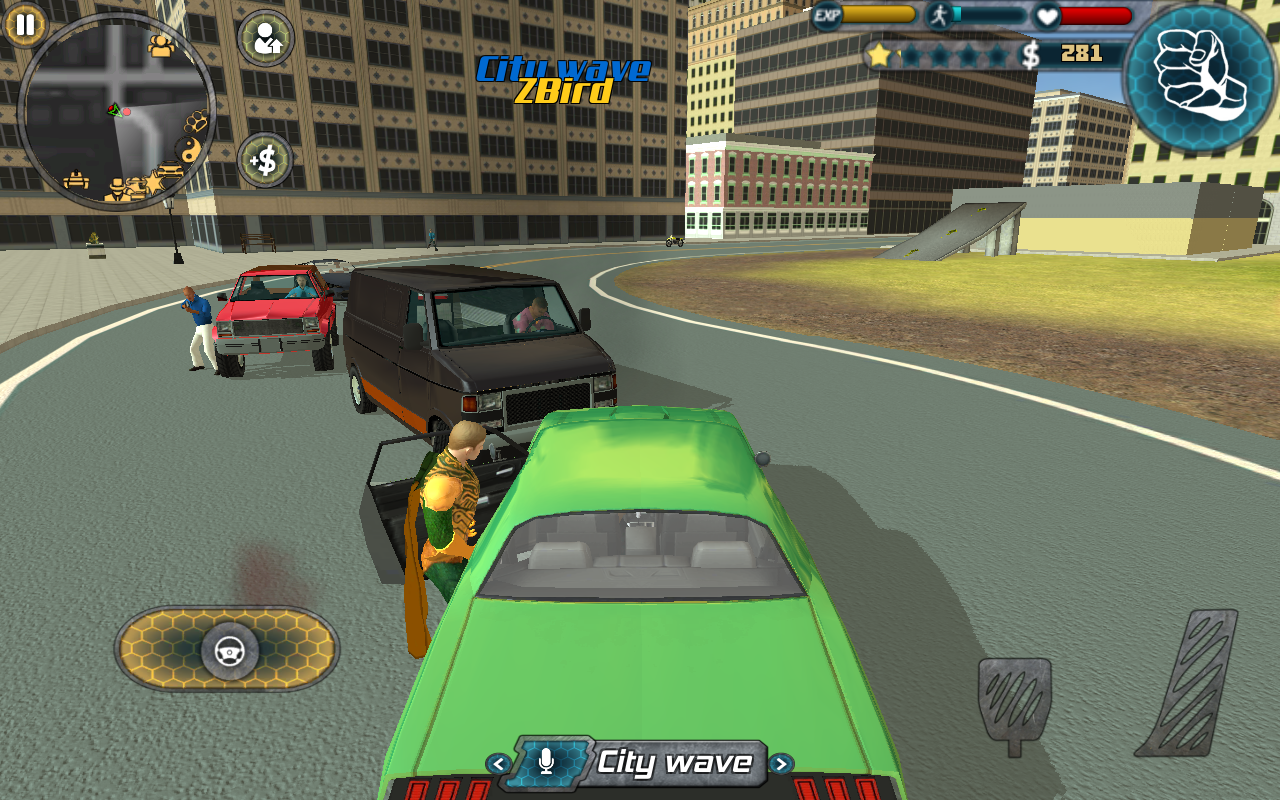This screenshot has width=1280, height=800.
Task: Switch to the next radio station arrow
Action: click(783, 763)
